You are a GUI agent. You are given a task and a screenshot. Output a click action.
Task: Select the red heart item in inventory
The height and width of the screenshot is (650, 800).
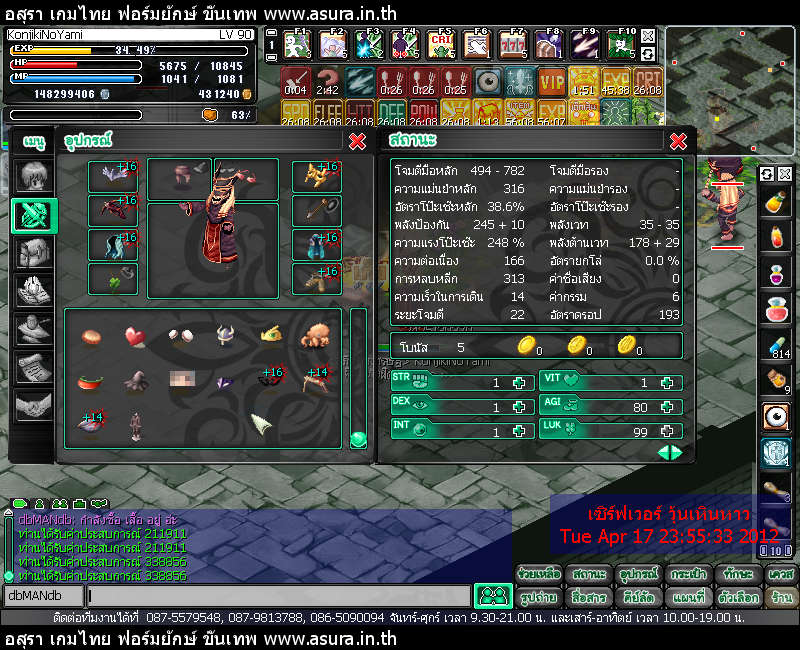[135, 335]
